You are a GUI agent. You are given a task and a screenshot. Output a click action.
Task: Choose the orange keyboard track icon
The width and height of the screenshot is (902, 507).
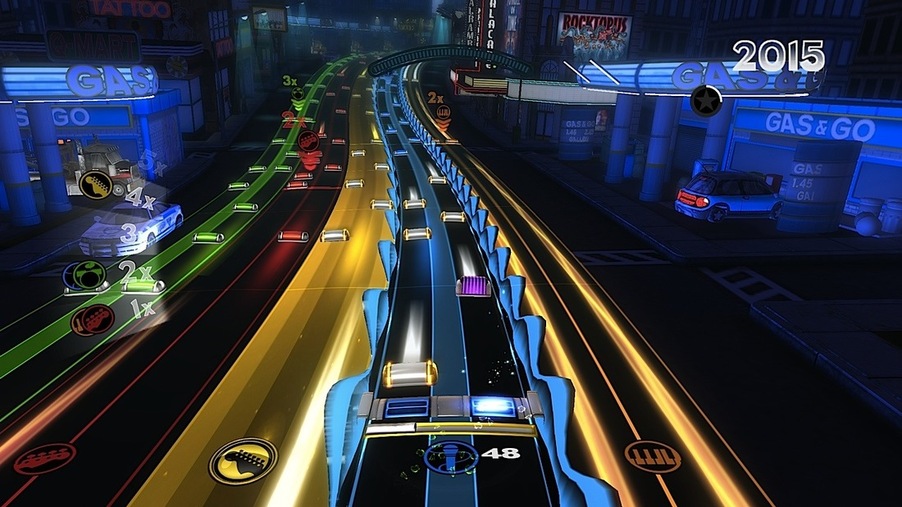(x=647, y=456)
